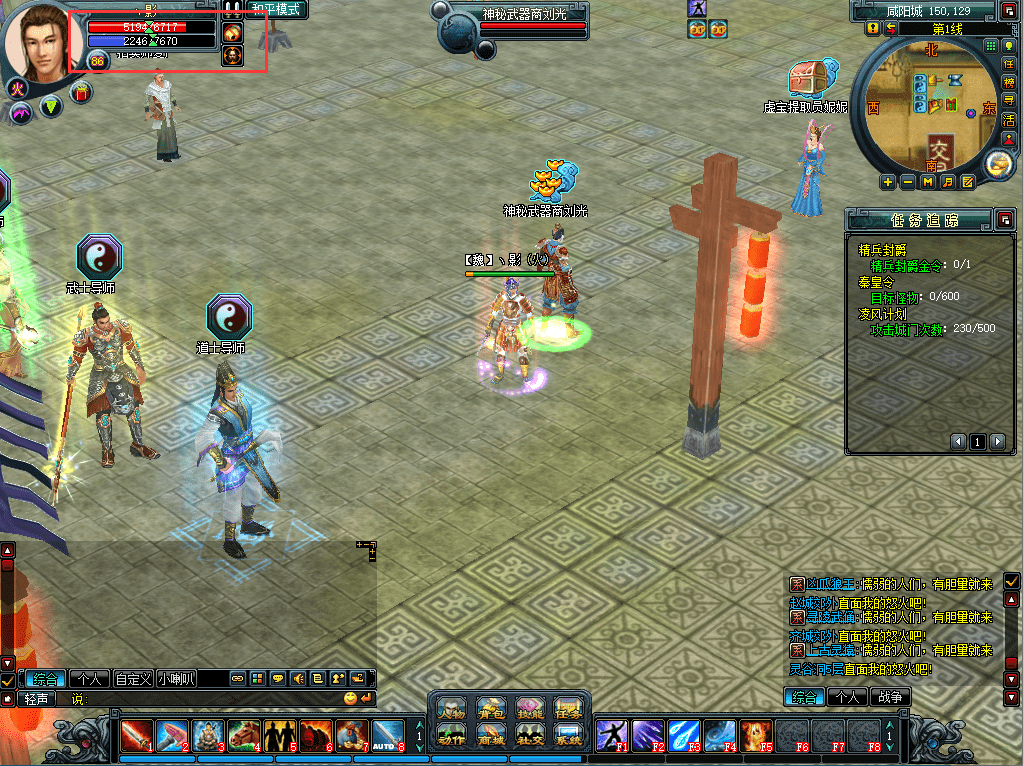
Task: Zoom in the minimap with plus button
Action: 888,182
